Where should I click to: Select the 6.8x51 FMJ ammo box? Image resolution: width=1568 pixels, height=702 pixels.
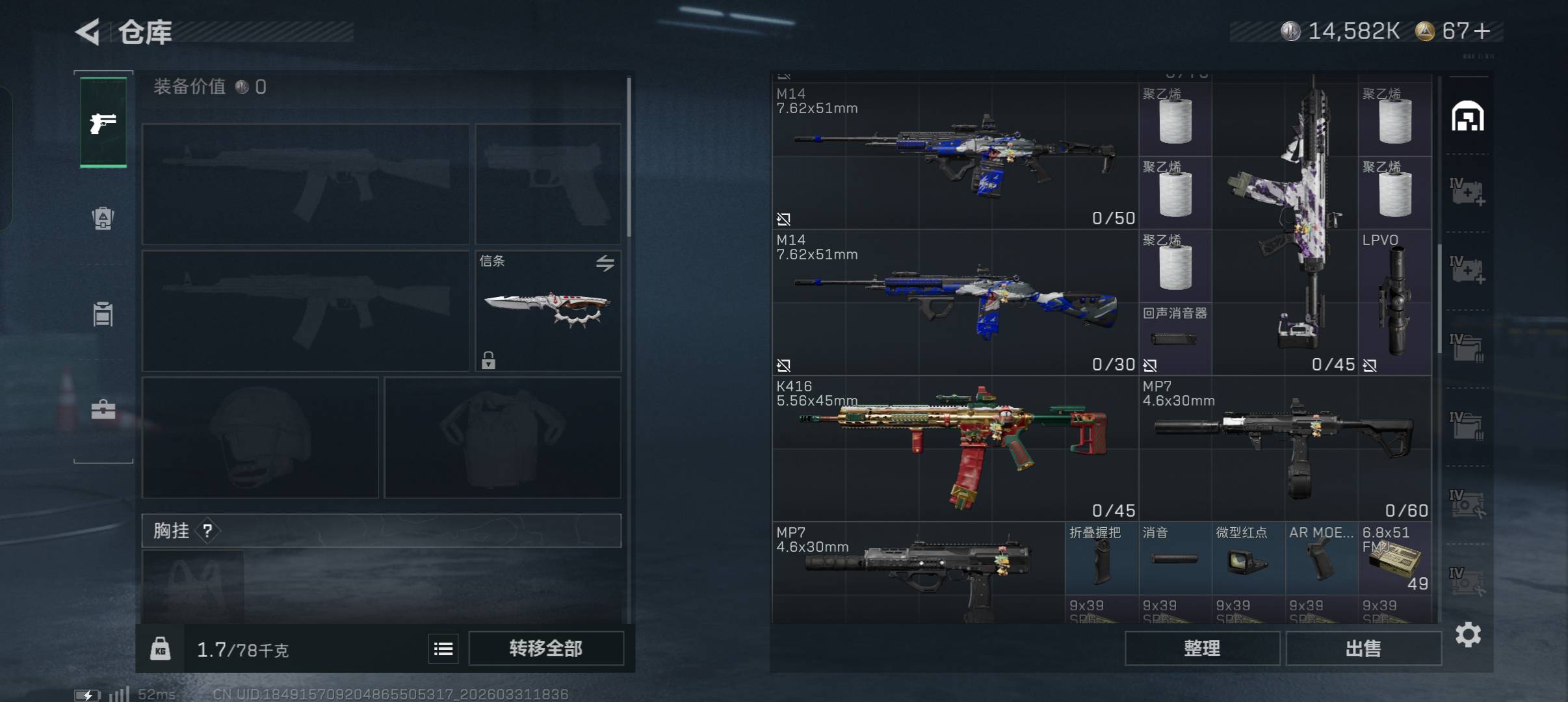(1394, 559)
